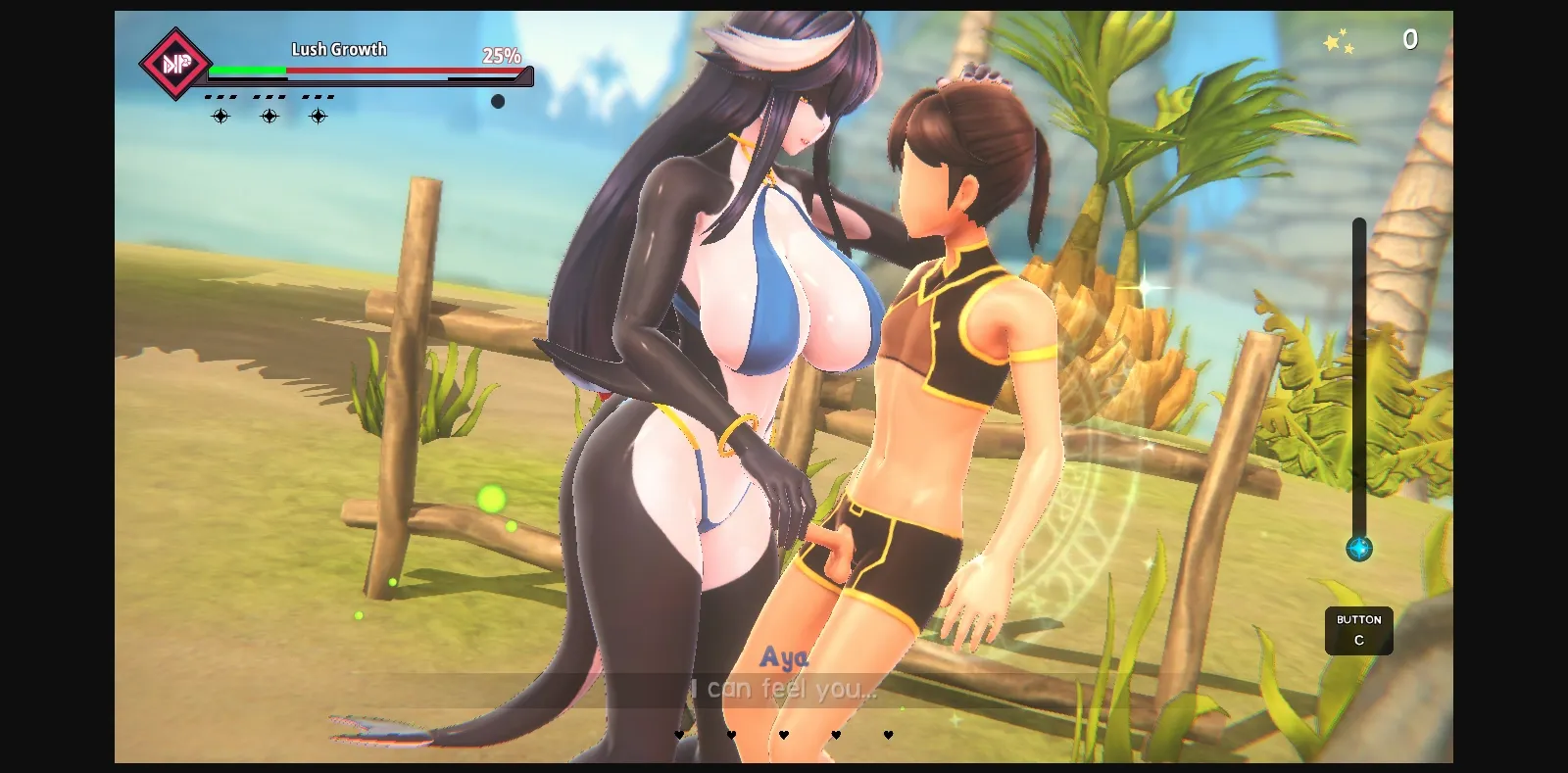This screenshot has height=773, width=1568.
Task: Toggle the black dot marker on the skill bar
Action: point(498,101)
